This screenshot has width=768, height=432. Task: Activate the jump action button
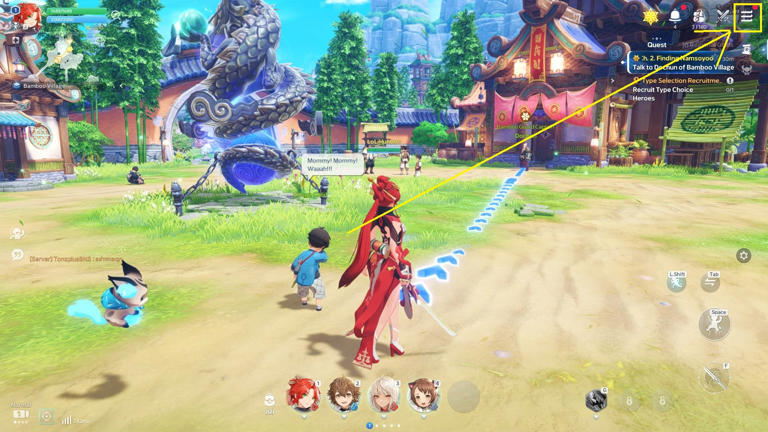(714, 325)
